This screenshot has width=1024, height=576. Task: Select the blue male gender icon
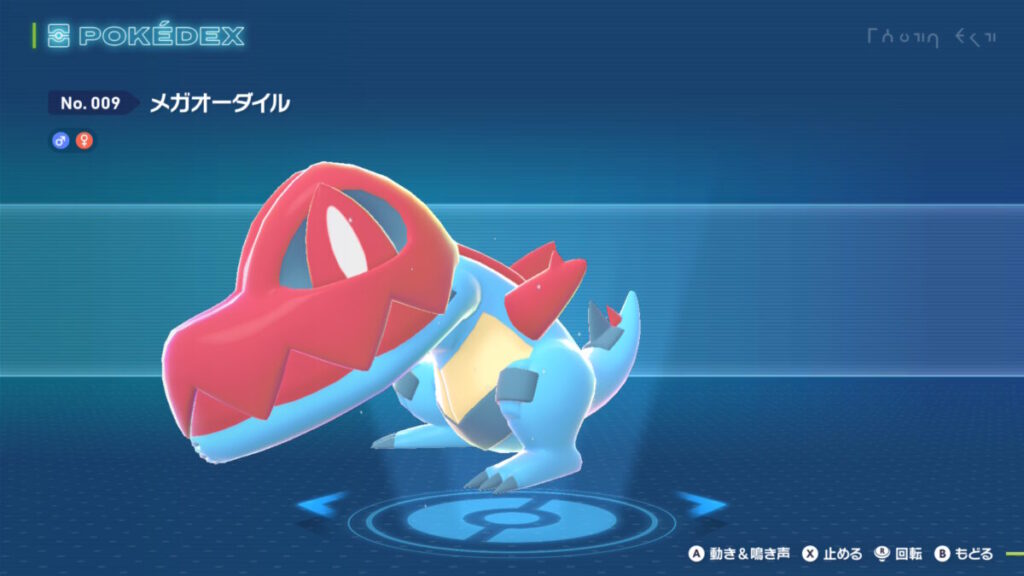[x=60, y=141]
